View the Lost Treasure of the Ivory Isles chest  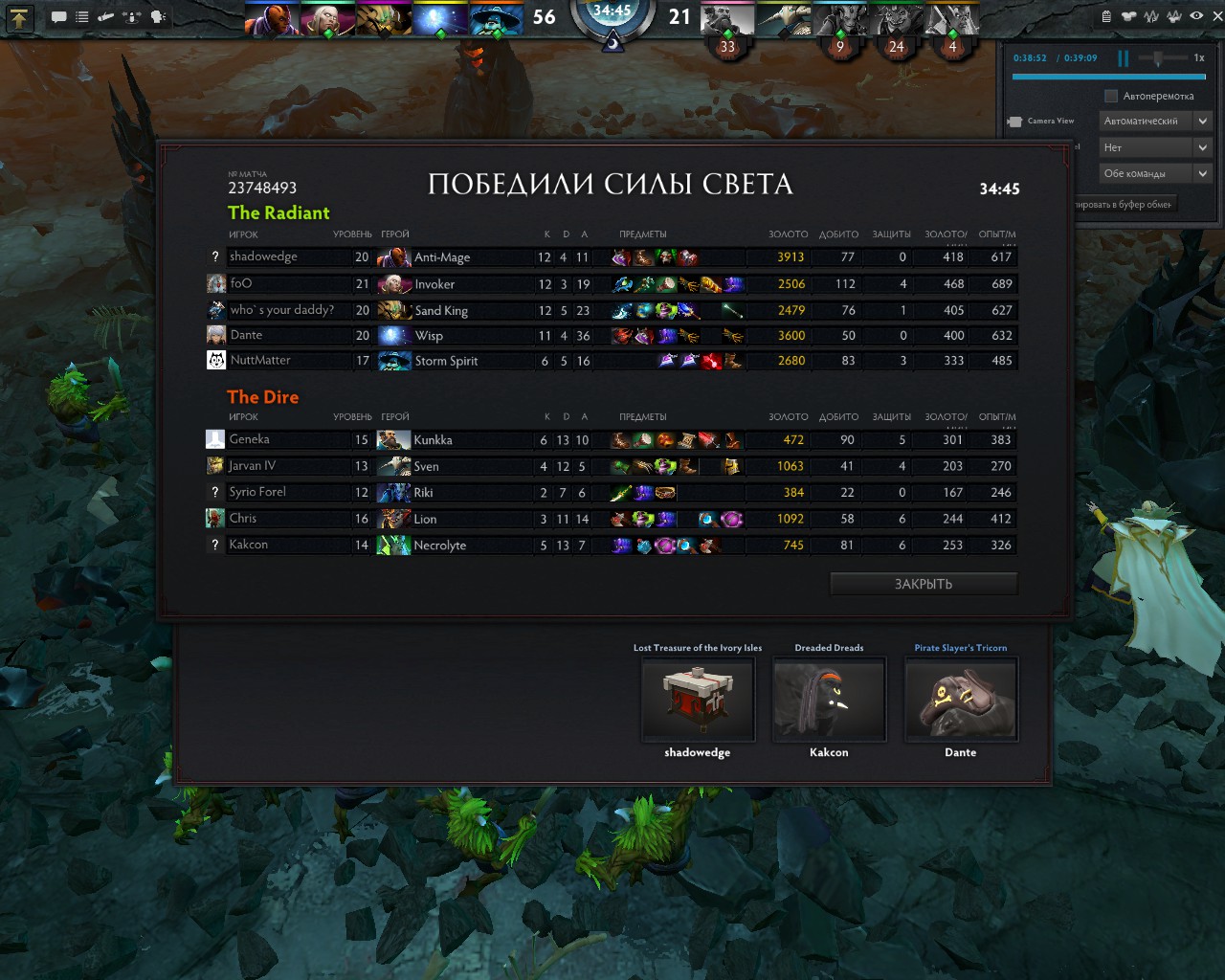click(698, 700)
